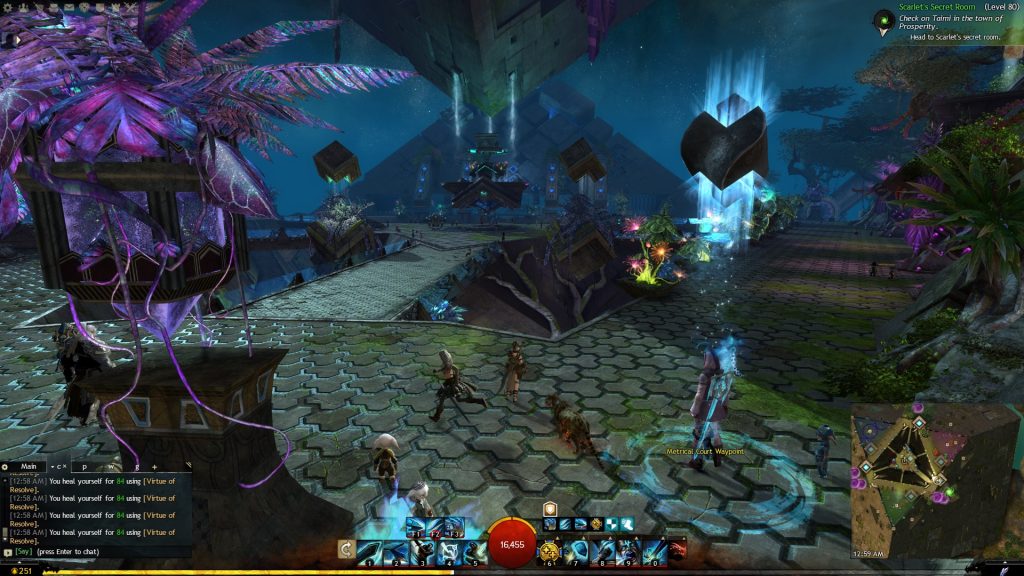Activate elite skill in slot 0
The height and width of the screenshot is (576, 1024).
653,551
